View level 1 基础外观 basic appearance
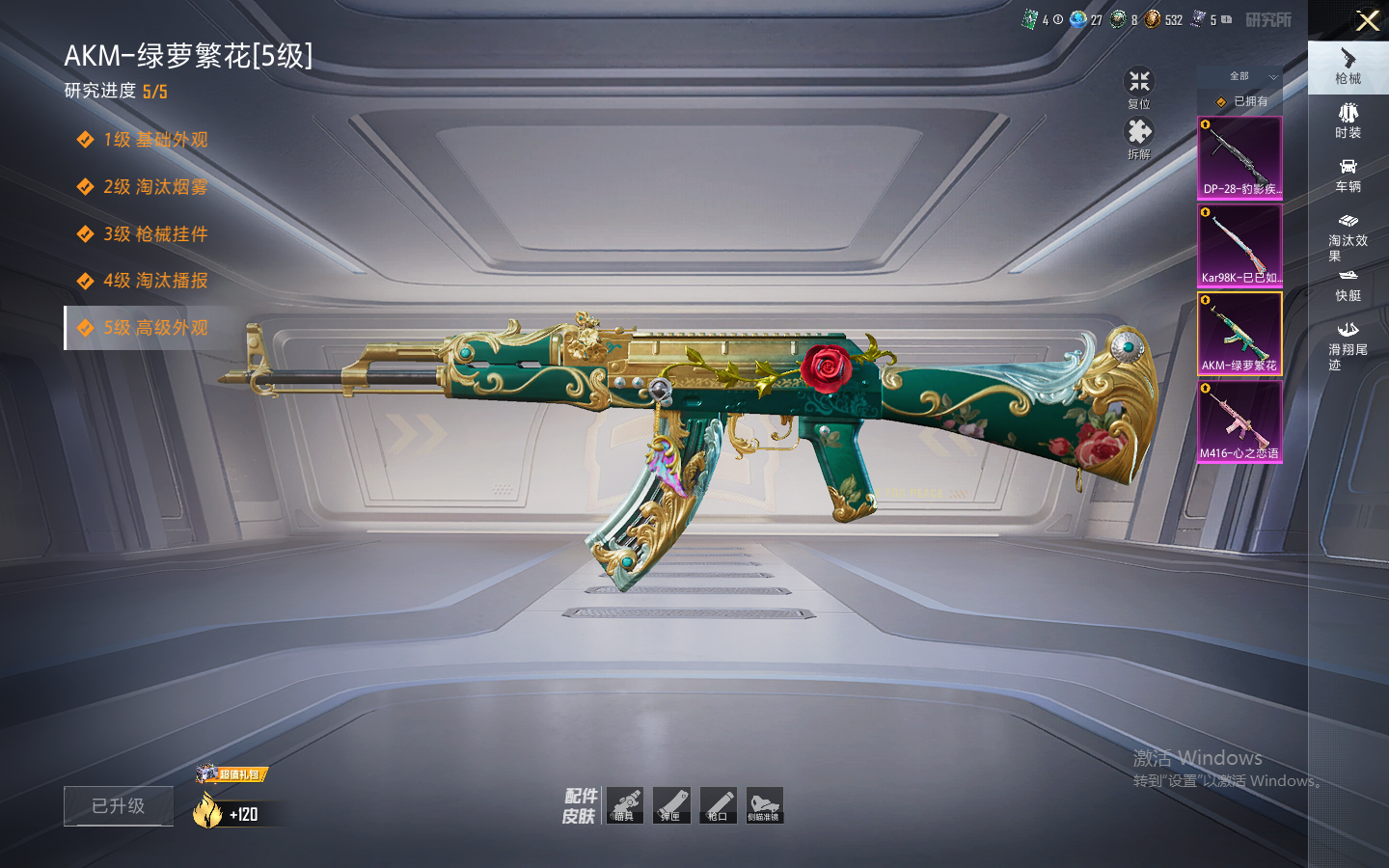 point(155,140)
